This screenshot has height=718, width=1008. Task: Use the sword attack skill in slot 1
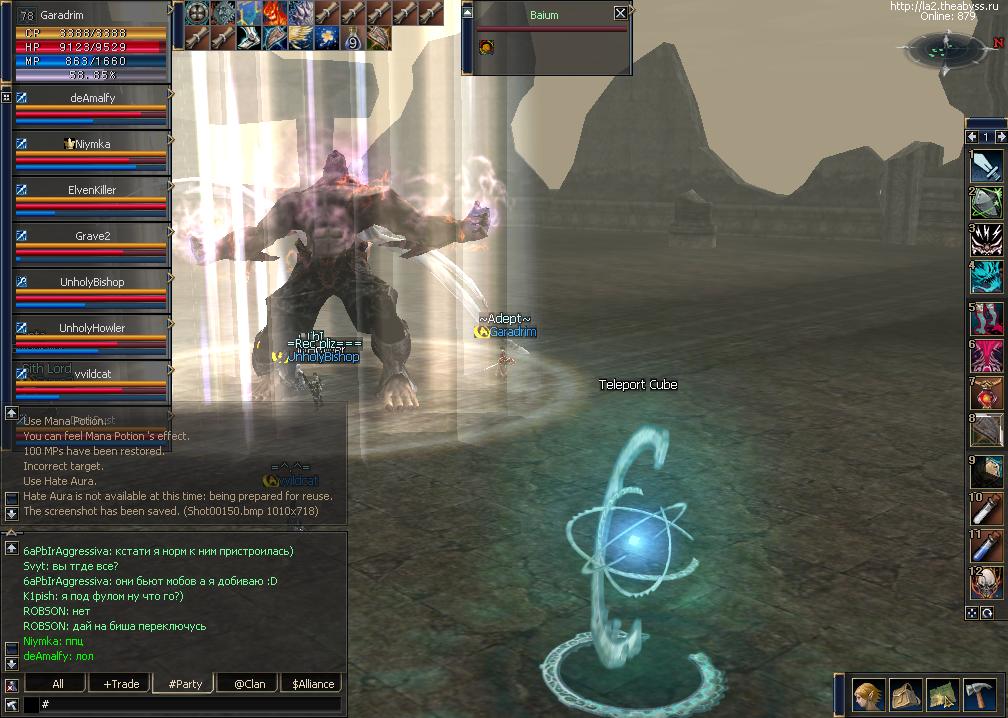point(988,165)
